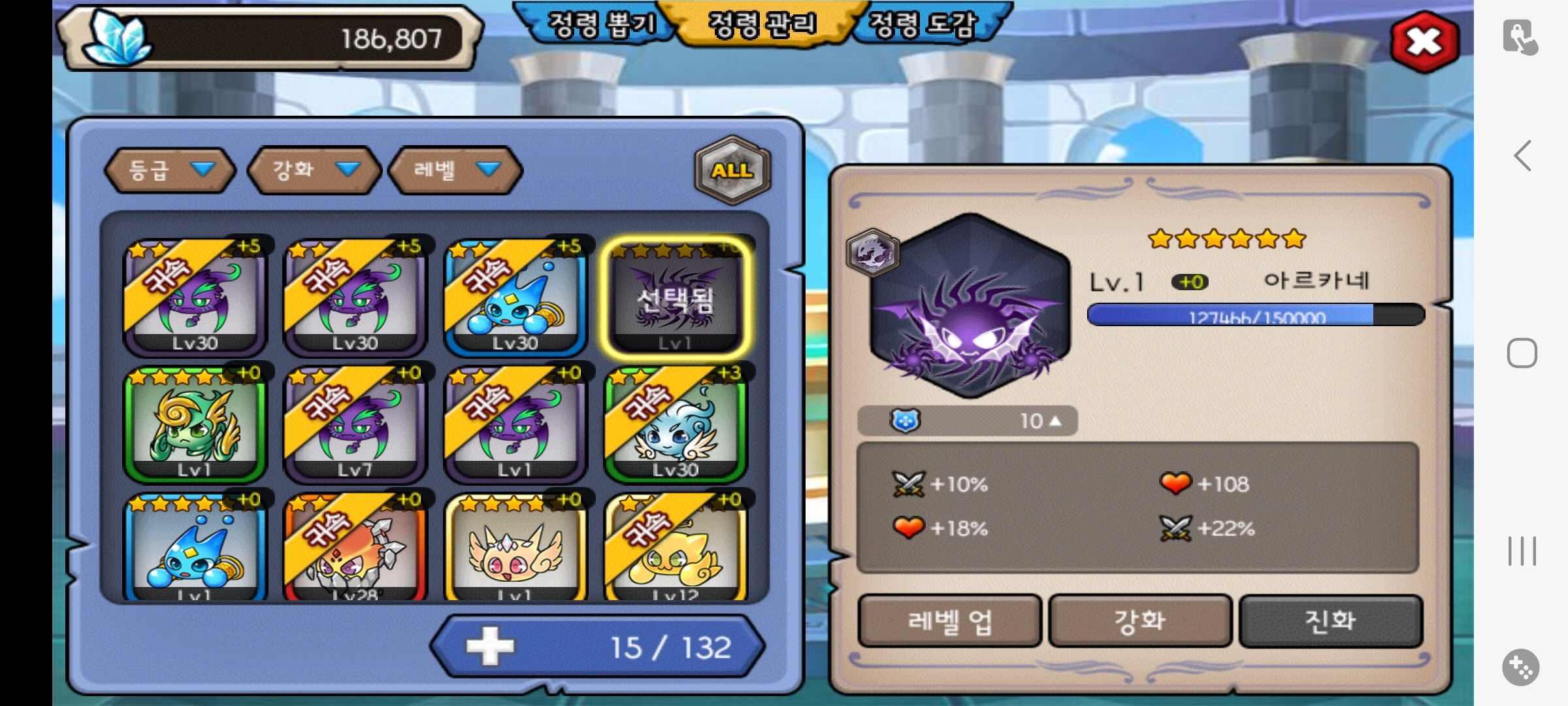Toggle the ALL hexagon filter

(732, 170)
